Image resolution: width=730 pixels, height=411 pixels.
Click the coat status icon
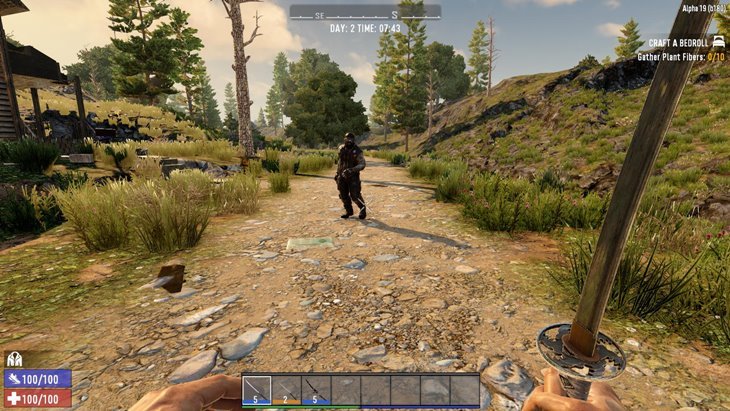point(14,360)
